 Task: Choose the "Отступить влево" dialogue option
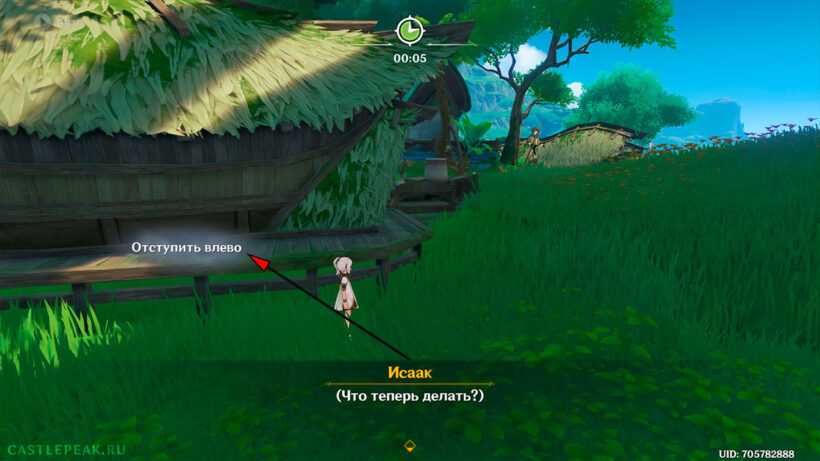point(187,247)
